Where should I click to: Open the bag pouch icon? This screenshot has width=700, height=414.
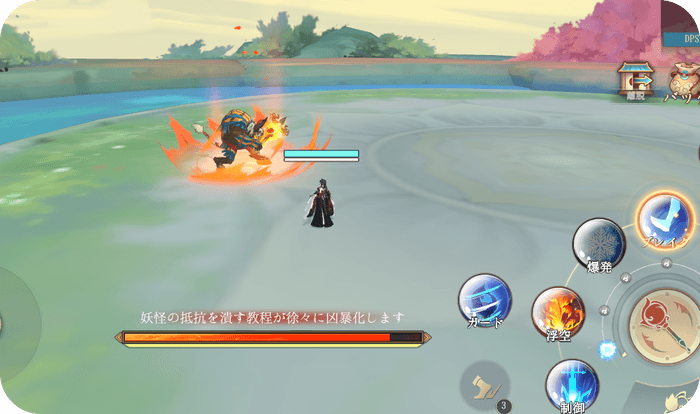[x=686, y=80]
